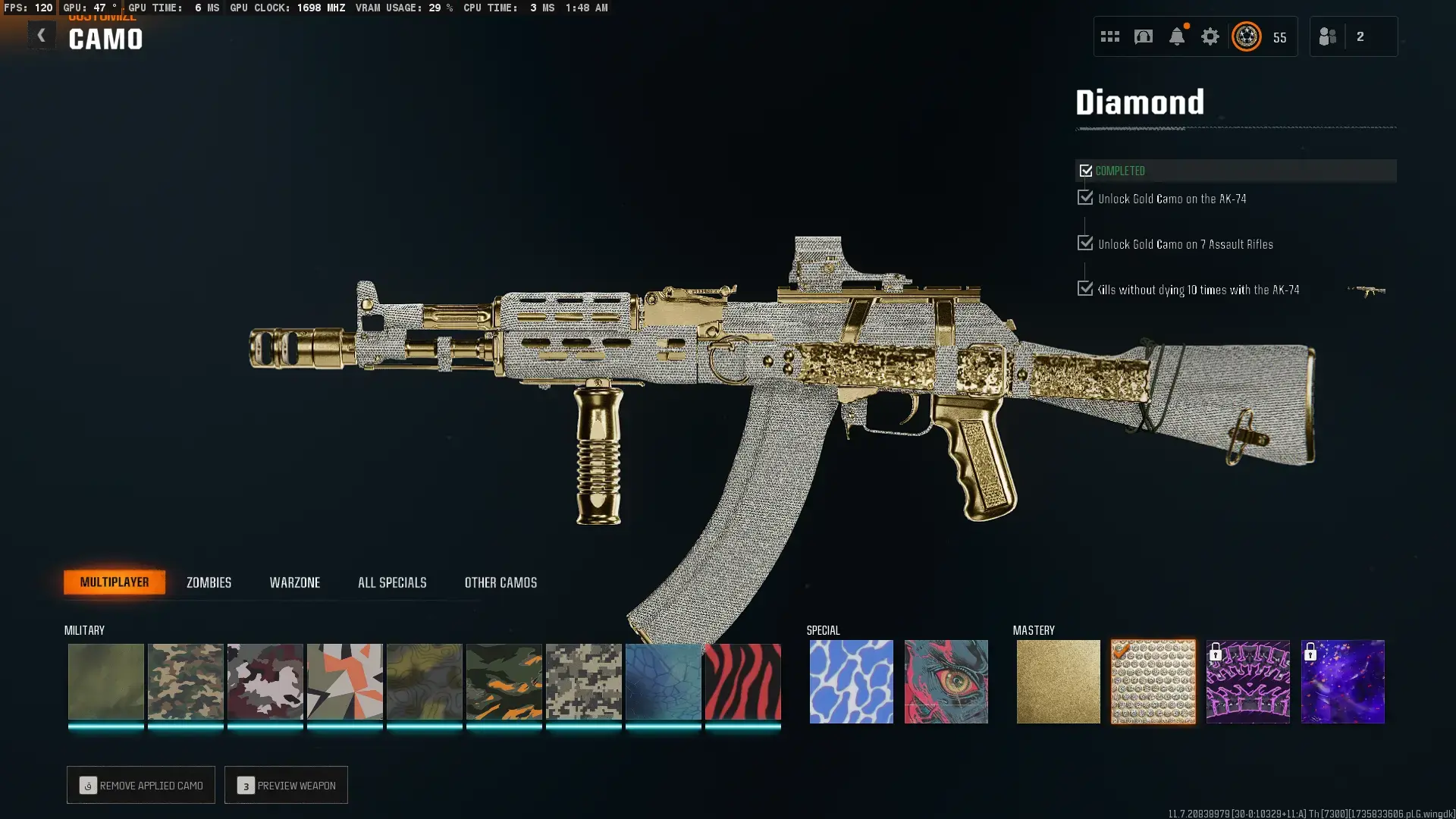Viewport: 1456px width, 819px height.
Task: Open notifications via the bell icon
Action: coord(1177,36)
